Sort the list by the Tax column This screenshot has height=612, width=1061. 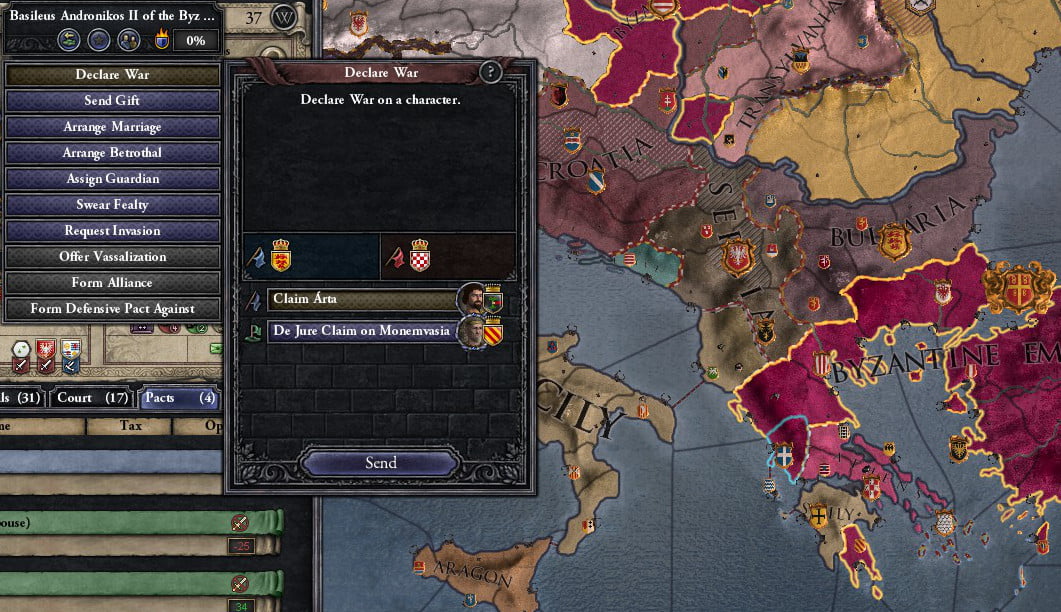(x=129, y=426)
